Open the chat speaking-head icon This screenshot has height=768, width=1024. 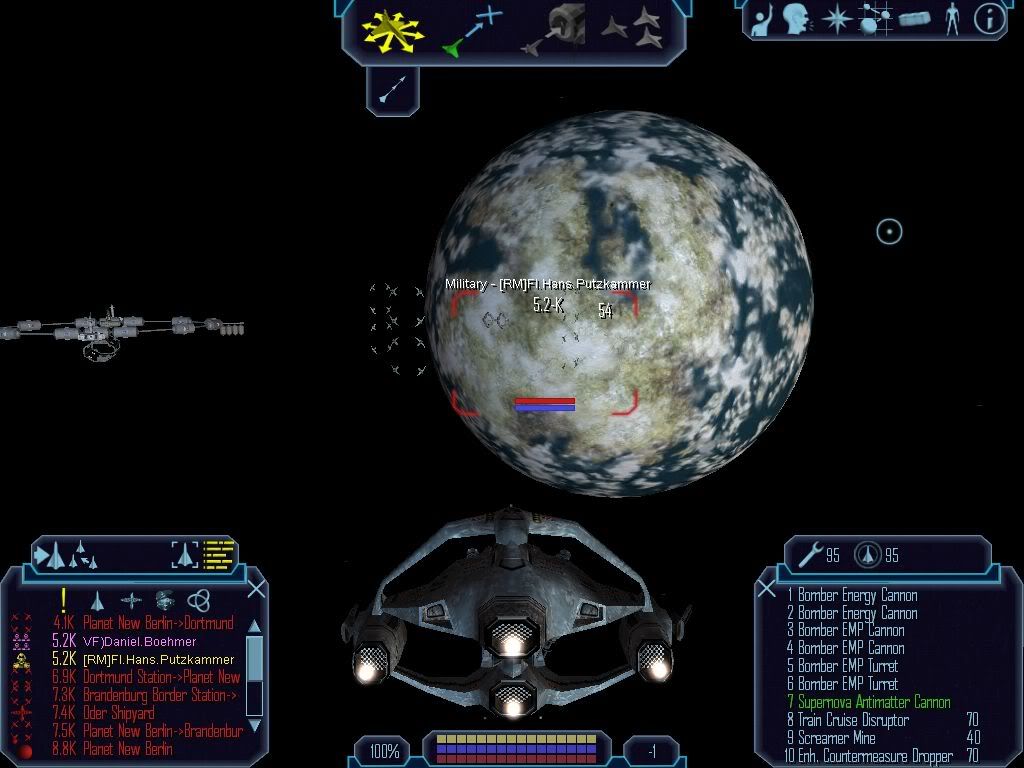click(x=795, y=18)
